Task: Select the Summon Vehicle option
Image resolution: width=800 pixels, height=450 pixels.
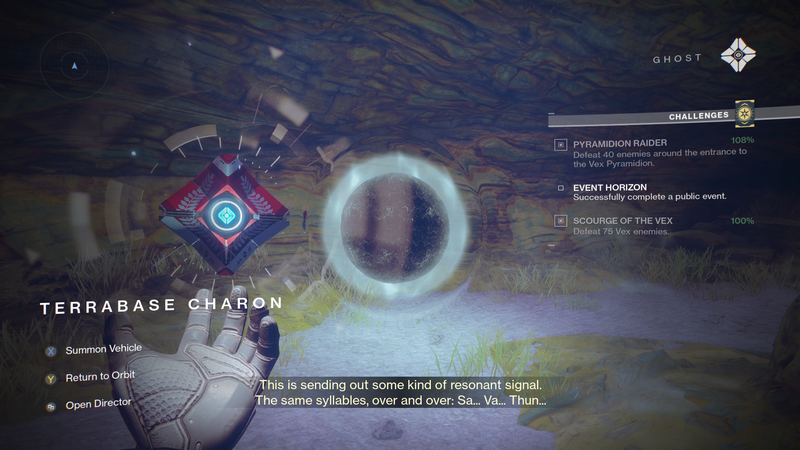Action: click(x=103, y=349)
